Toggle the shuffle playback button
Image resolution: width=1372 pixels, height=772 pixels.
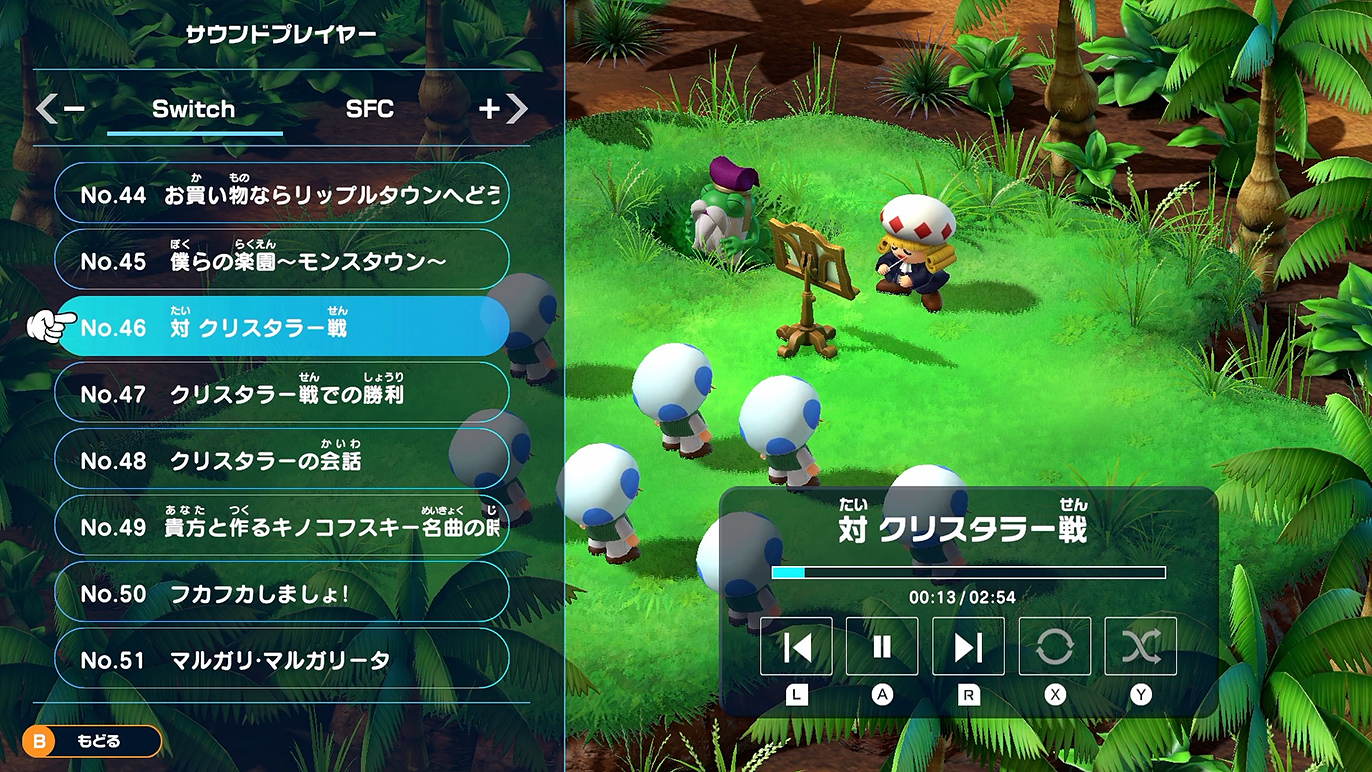(x=1140, y=647)
